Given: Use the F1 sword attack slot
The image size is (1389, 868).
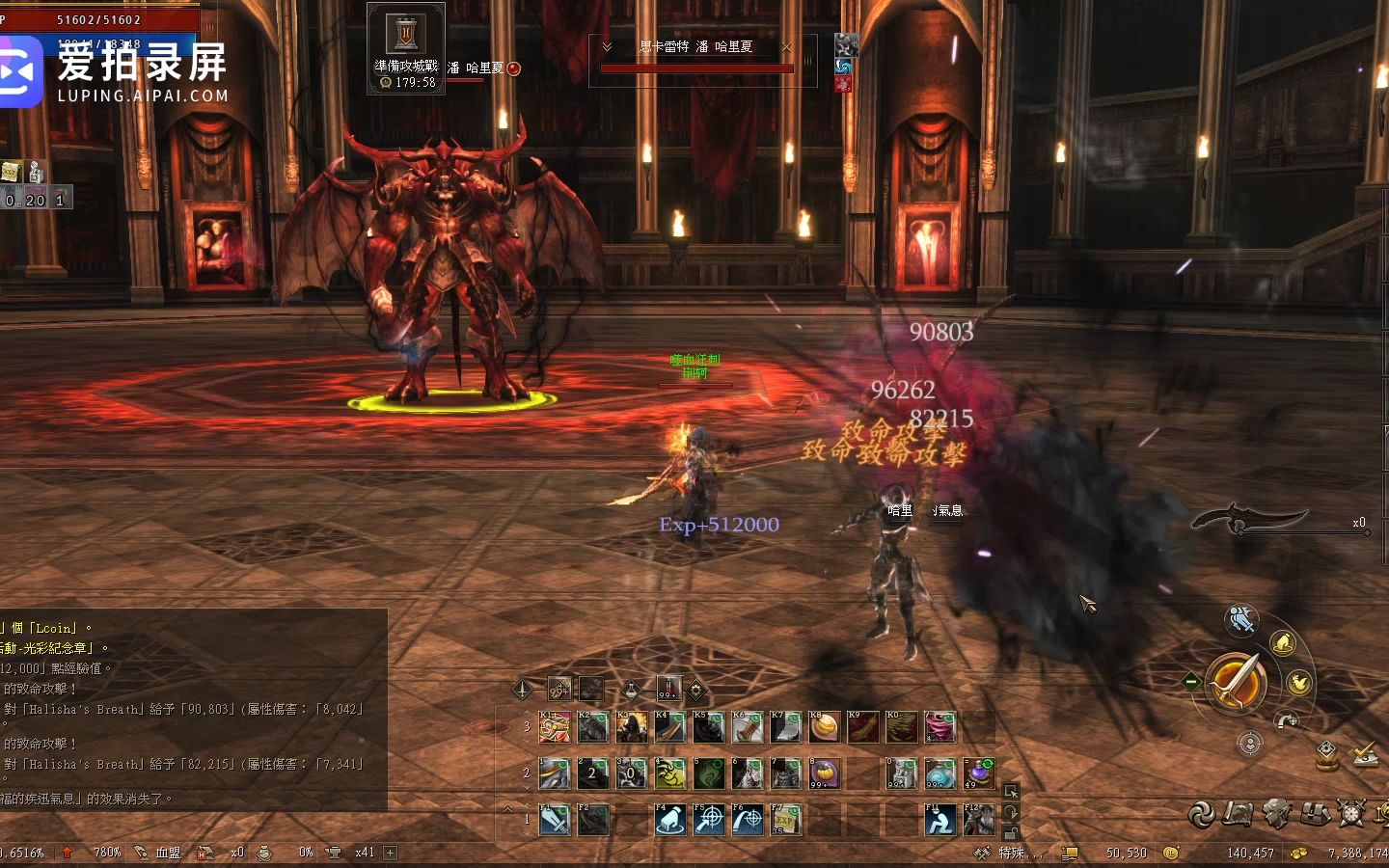Looking at the screenshot, I should (555, 820).
